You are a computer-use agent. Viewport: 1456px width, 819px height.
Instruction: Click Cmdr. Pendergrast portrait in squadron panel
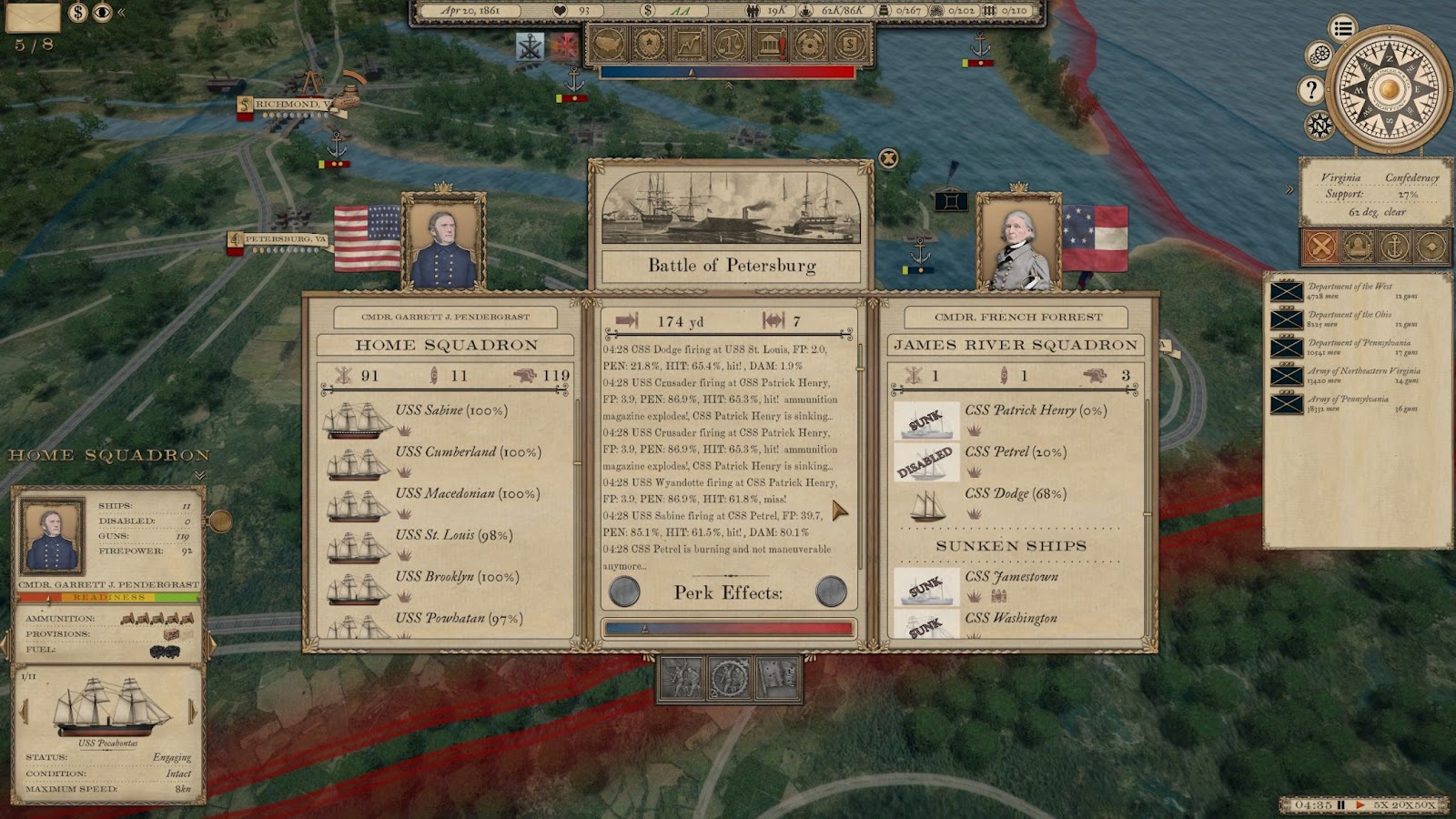52,535
